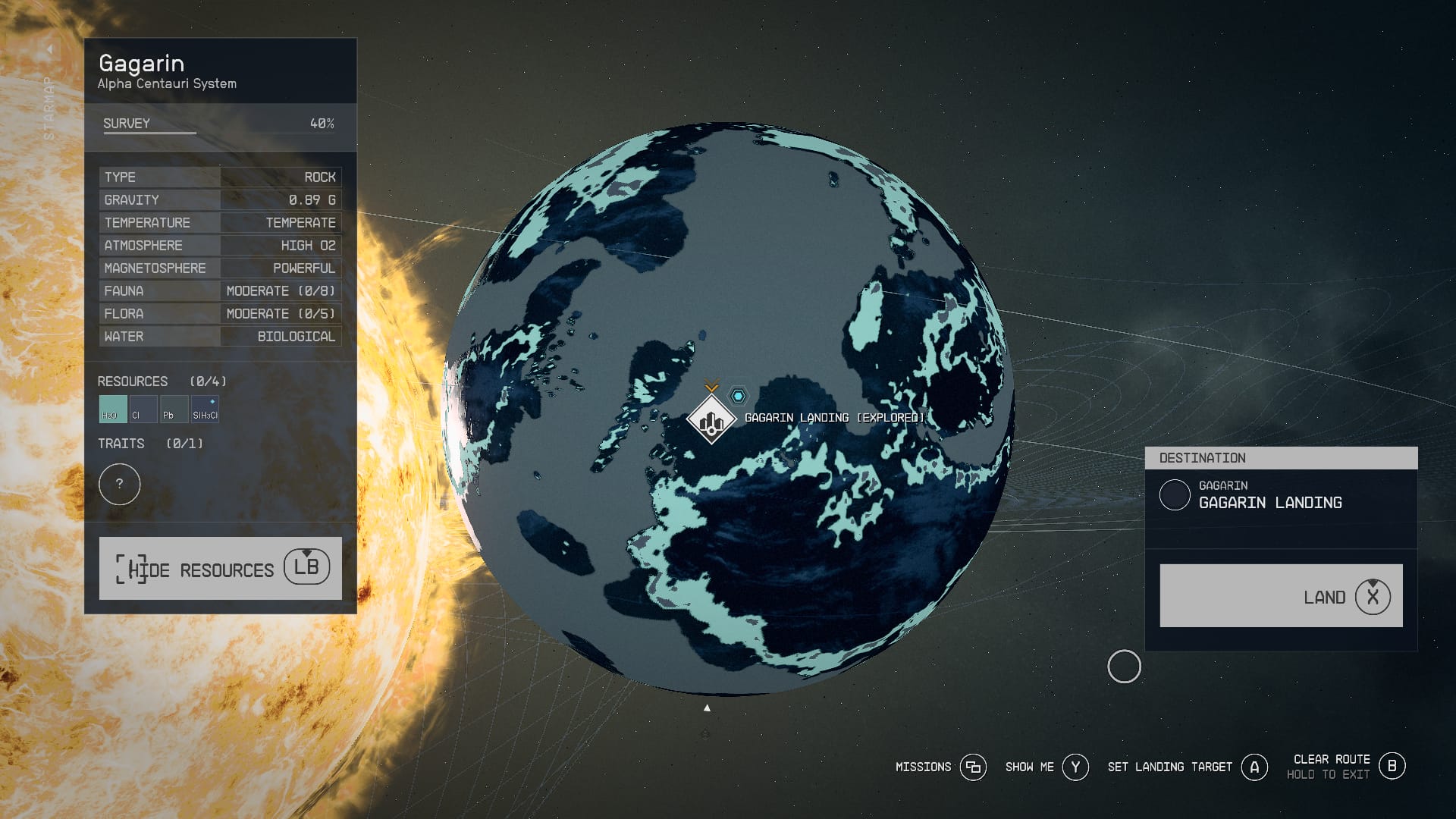
Task: Select the Pb resource tile
Action: click(x=174, y=409)
